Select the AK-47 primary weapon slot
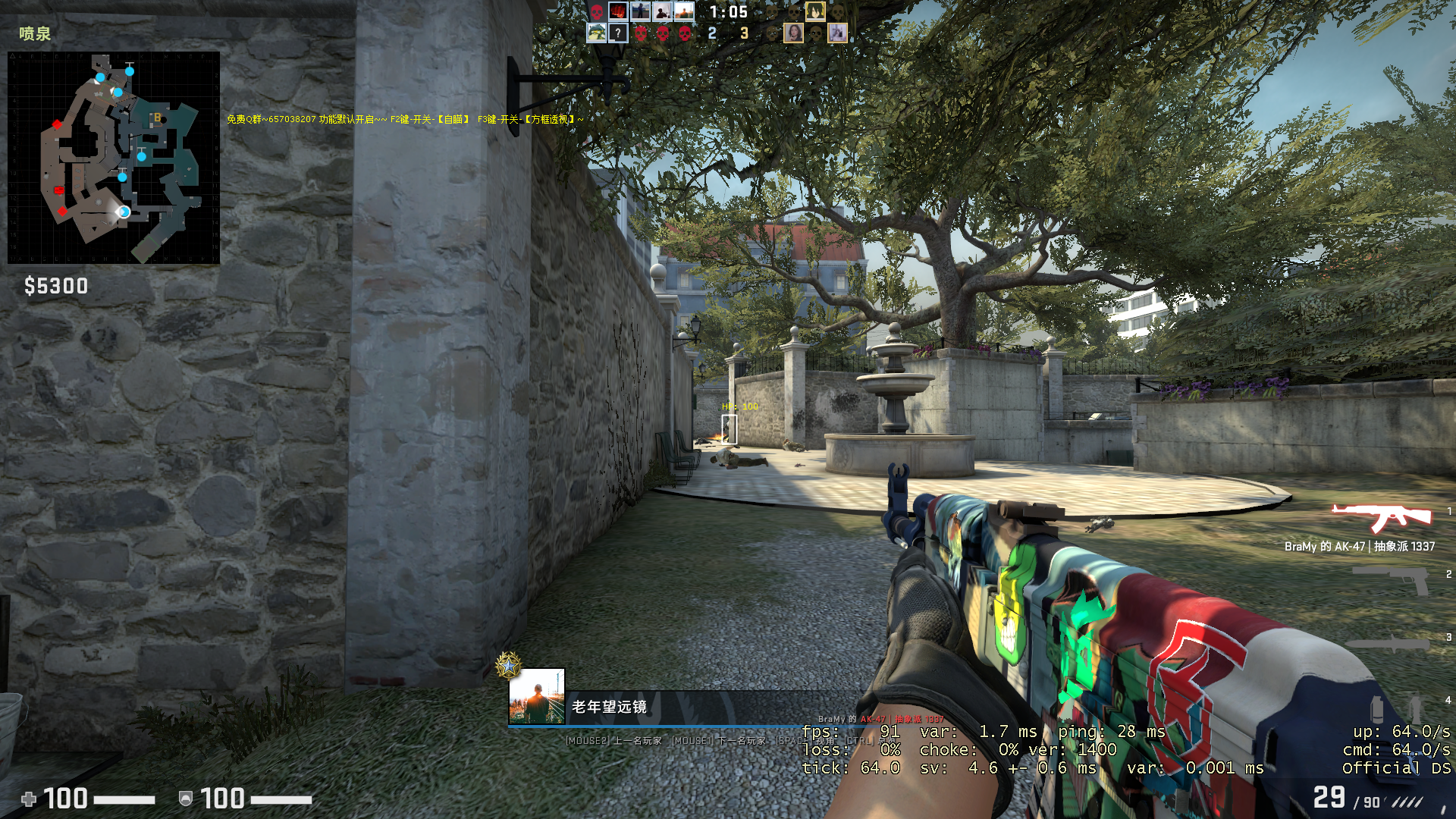The height and width of the screenshot is (819, 1456). pos(1382,518)
